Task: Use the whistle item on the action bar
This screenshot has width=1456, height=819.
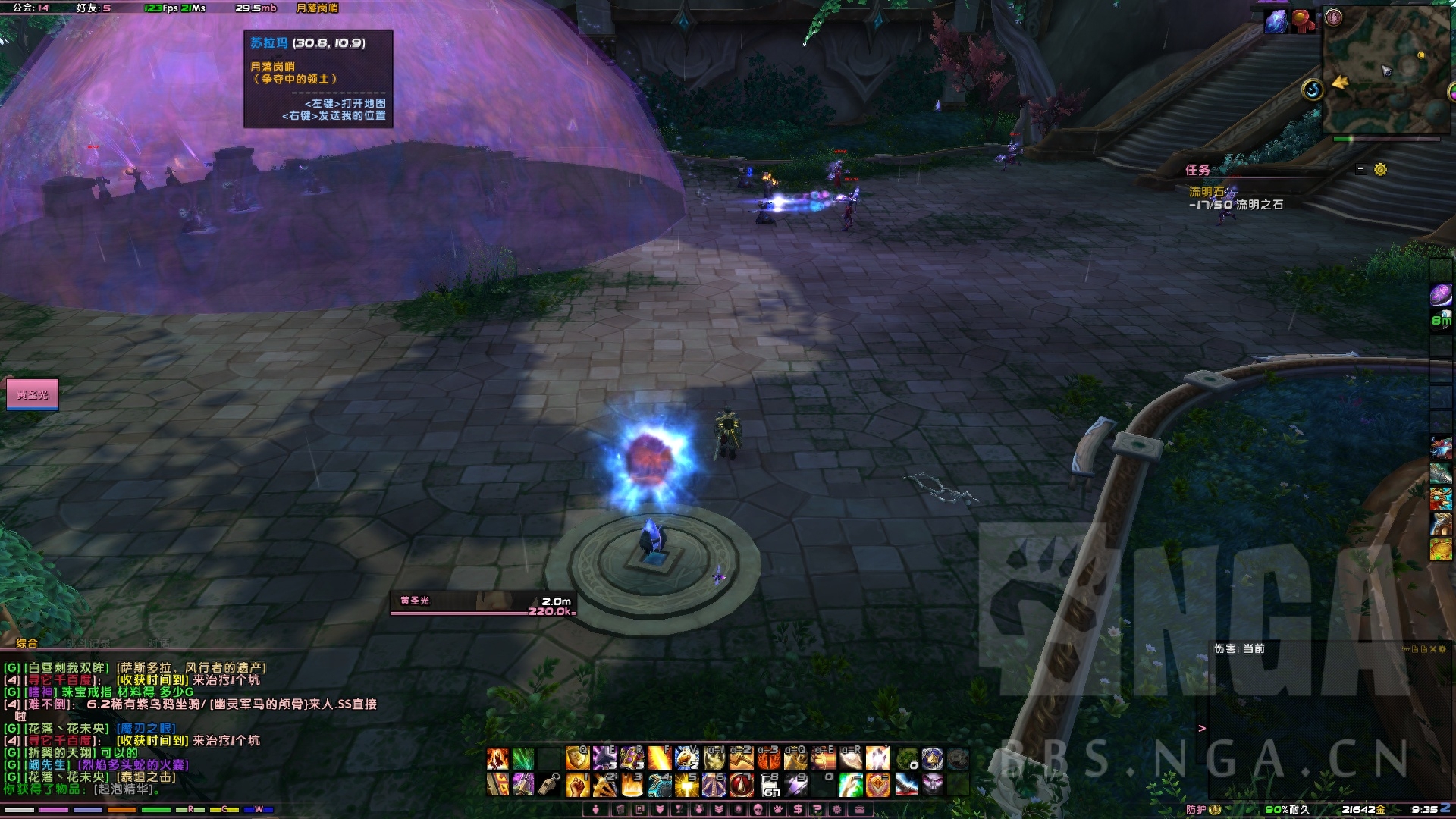Action: point(550,785)
